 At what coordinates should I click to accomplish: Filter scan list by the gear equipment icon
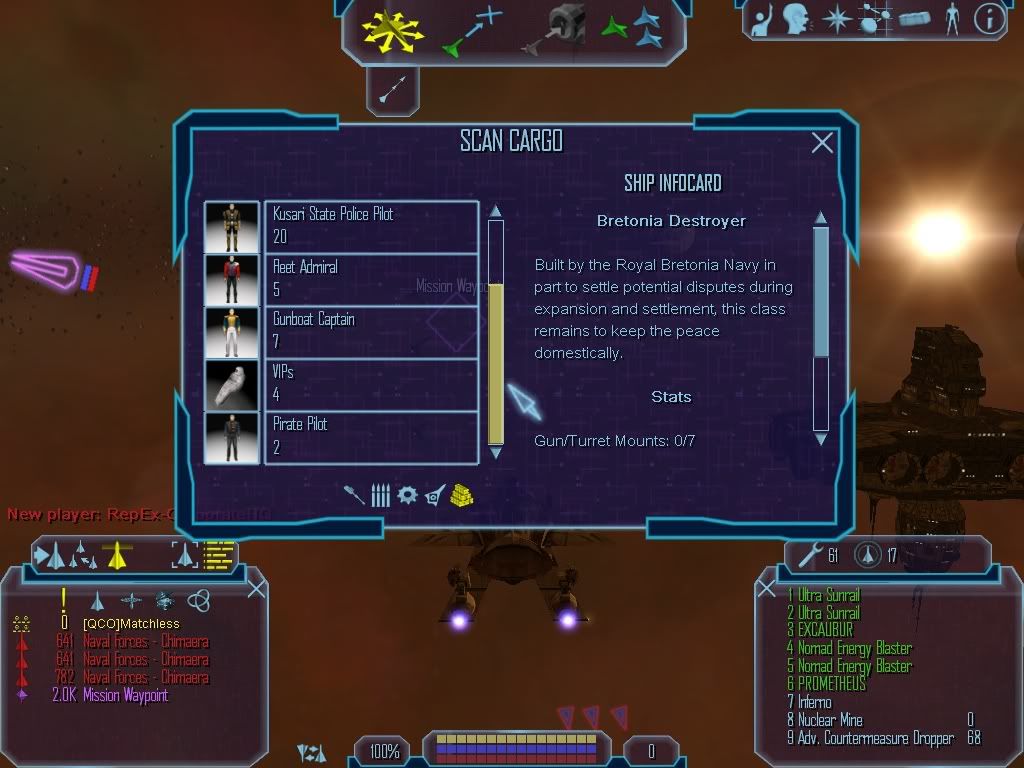(x=407, y=495)
